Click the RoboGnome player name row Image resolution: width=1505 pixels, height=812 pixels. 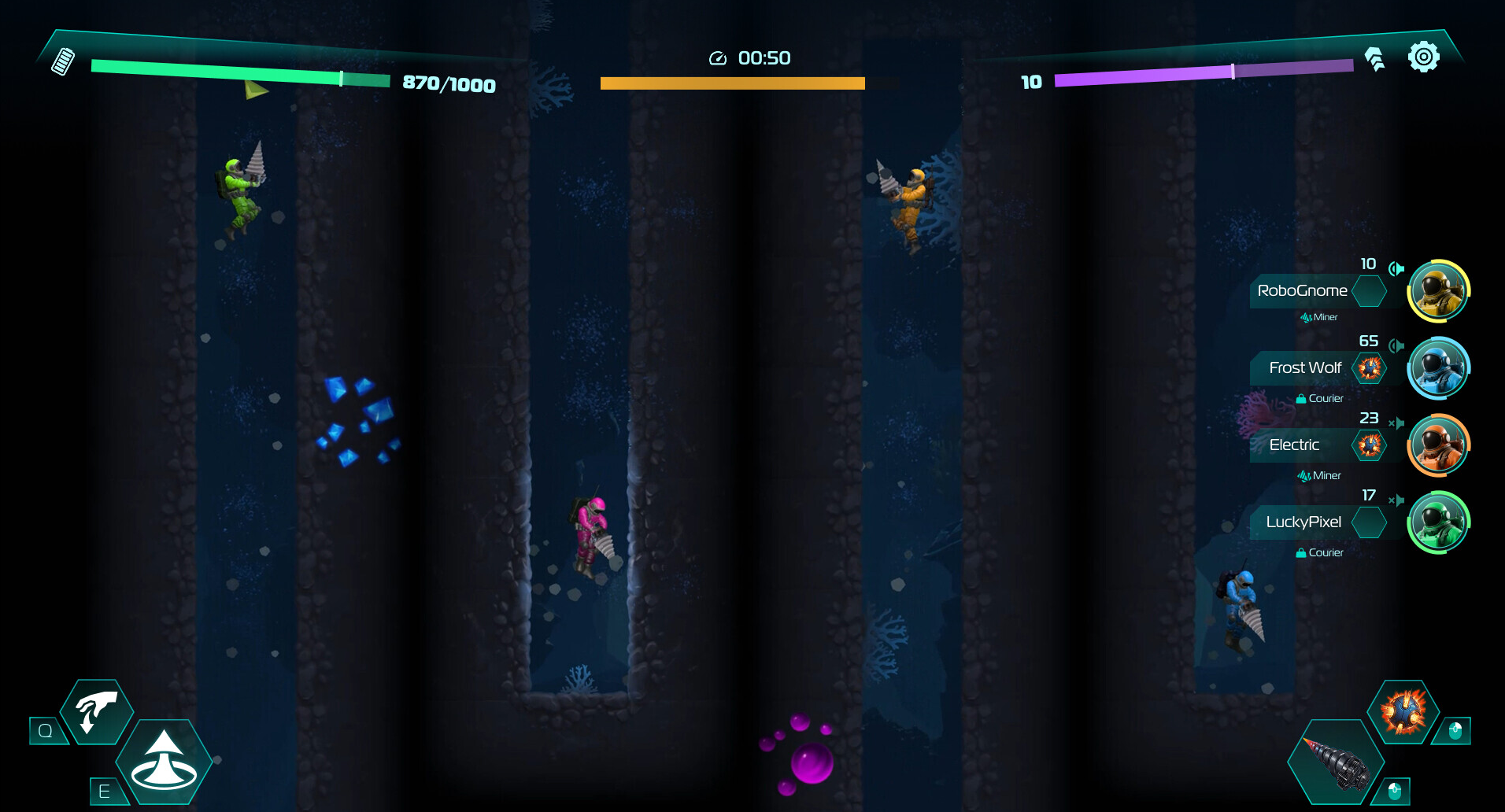(x=1303, y=291)
